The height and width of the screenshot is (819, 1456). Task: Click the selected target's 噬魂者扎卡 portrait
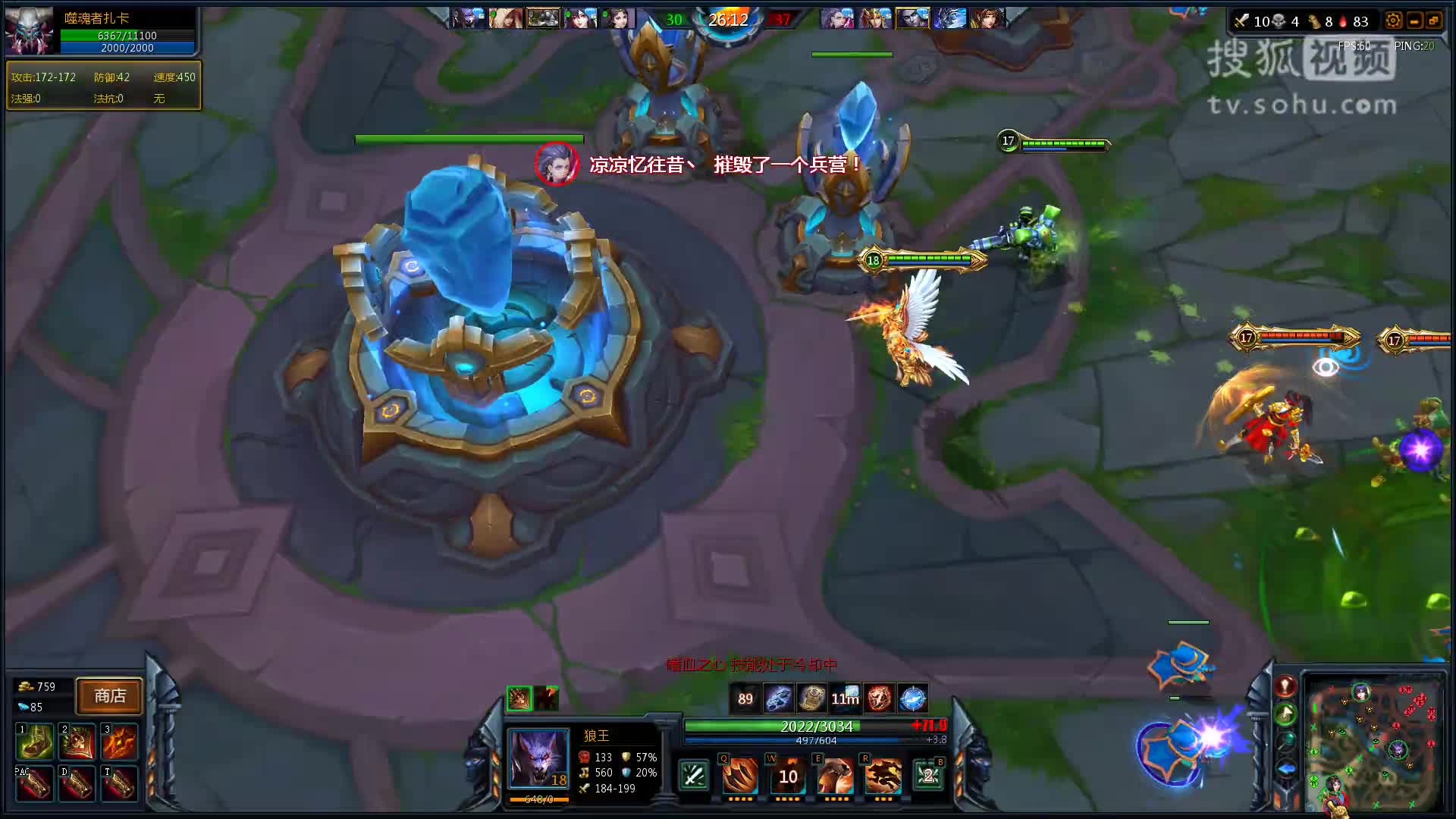coord(29,31)
